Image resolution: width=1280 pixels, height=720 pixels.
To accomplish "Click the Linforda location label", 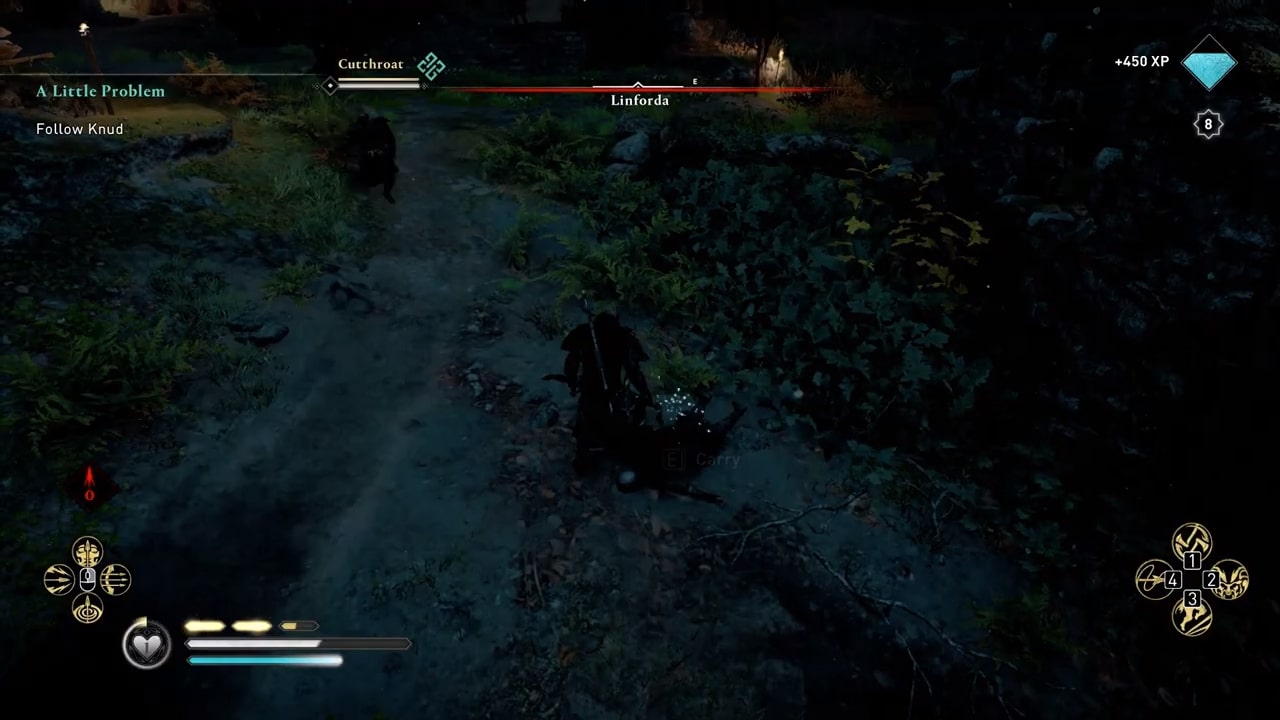I will (x=639, y=100).
